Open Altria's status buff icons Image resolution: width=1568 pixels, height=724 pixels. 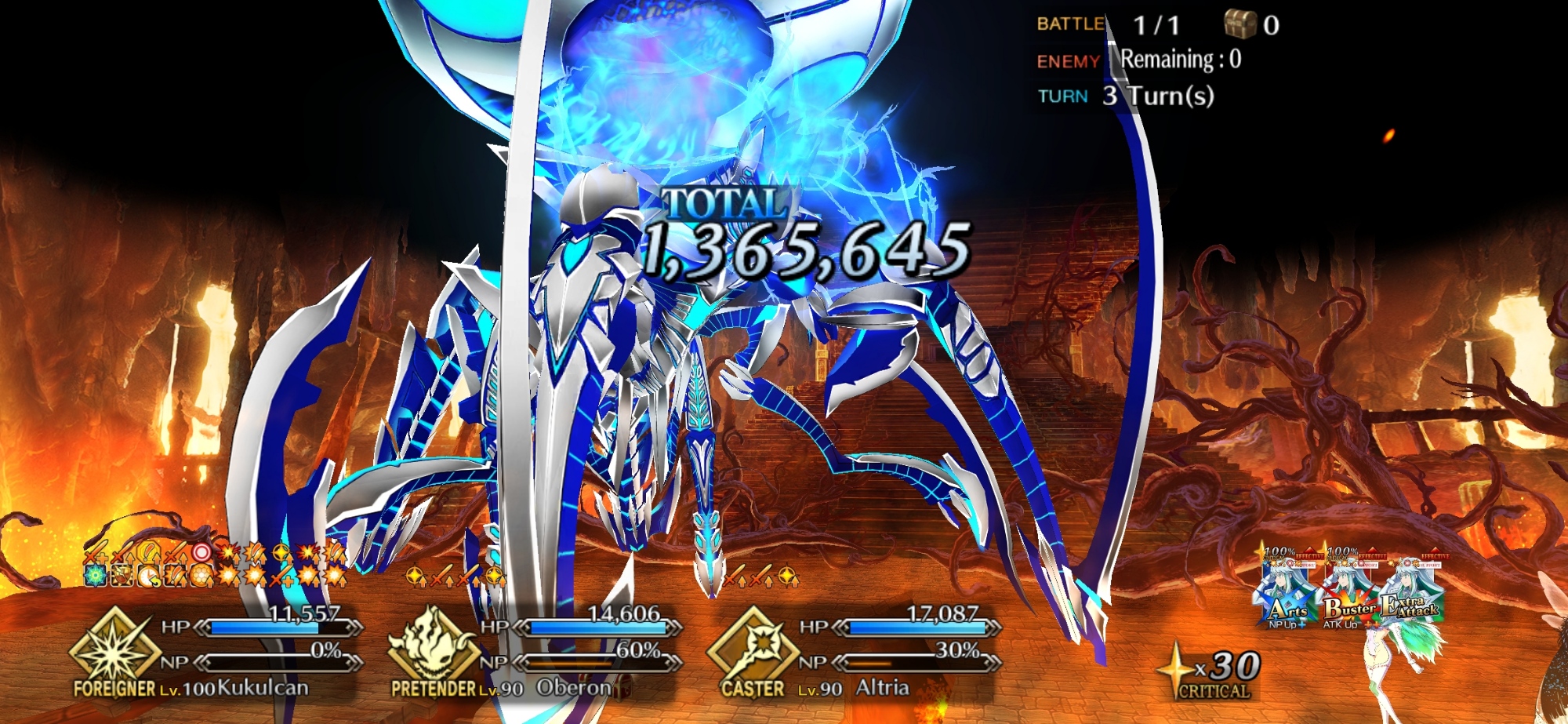(760, 579)
